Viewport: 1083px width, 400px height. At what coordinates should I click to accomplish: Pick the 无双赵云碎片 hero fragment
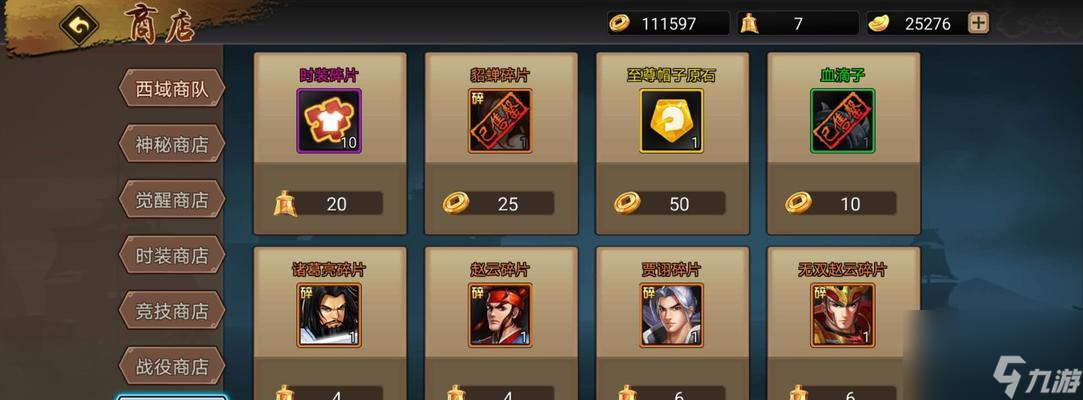click(x=842, y=315)
